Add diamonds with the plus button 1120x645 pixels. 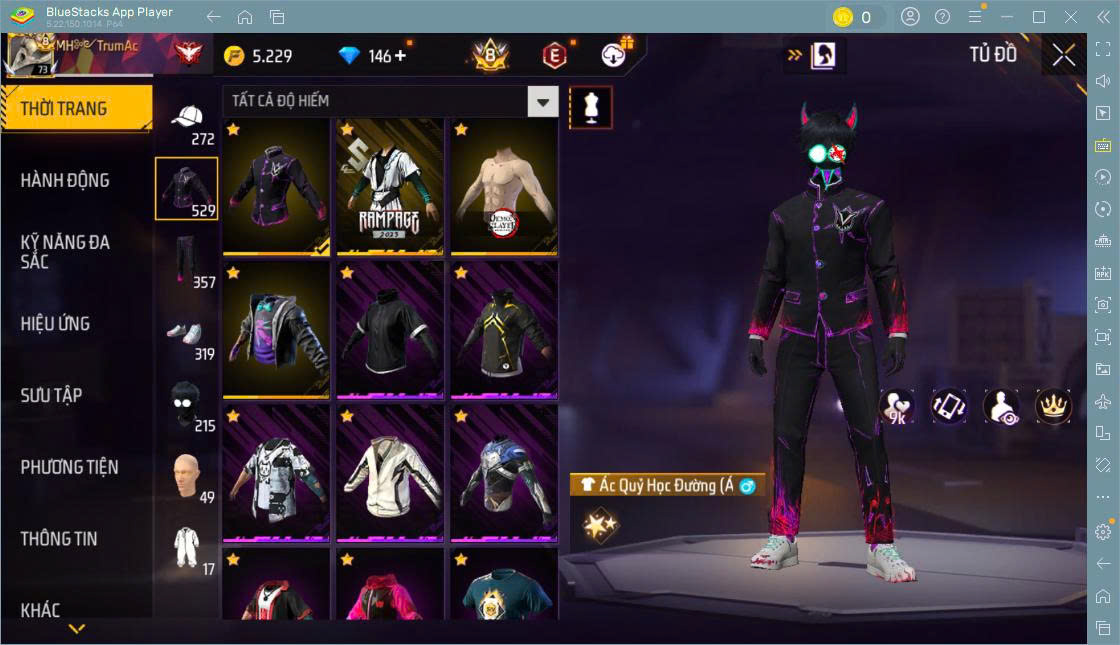point(401,56)
